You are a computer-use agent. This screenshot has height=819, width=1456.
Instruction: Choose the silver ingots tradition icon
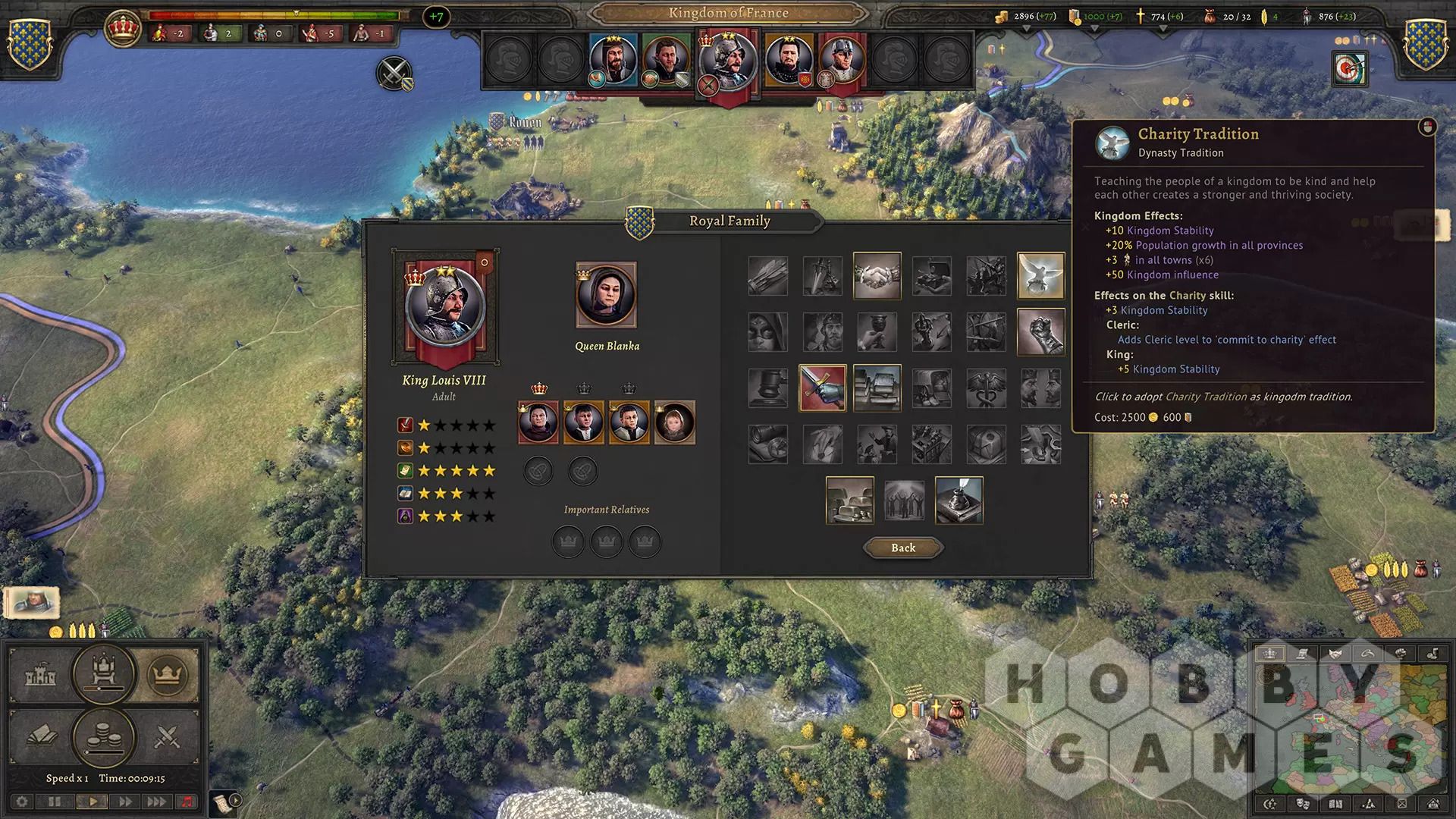(849, 500)
